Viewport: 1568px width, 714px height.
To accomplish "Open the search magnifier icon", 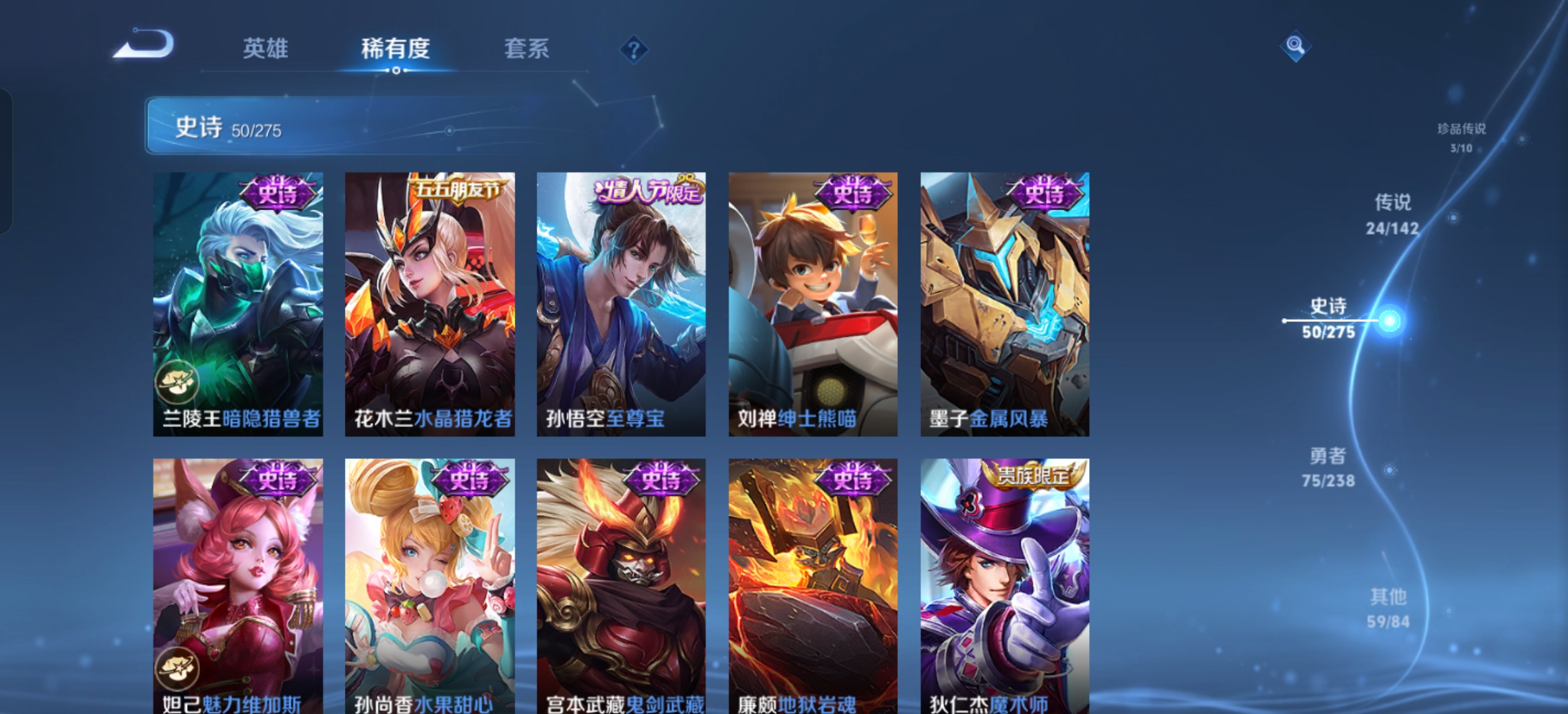I will (x=1296, y=45).
